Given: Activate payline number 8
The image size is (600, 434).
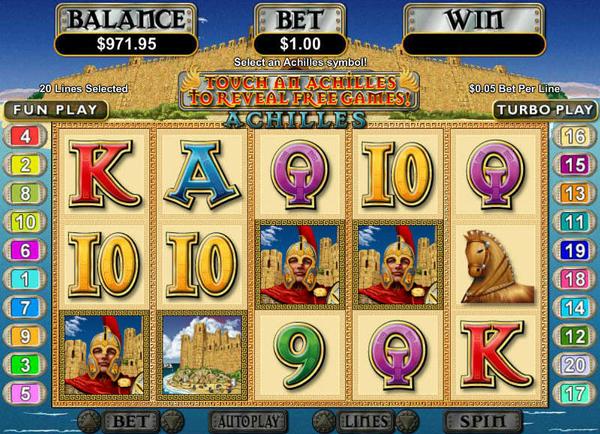Looking at the screenshot, I should (24, 193).
